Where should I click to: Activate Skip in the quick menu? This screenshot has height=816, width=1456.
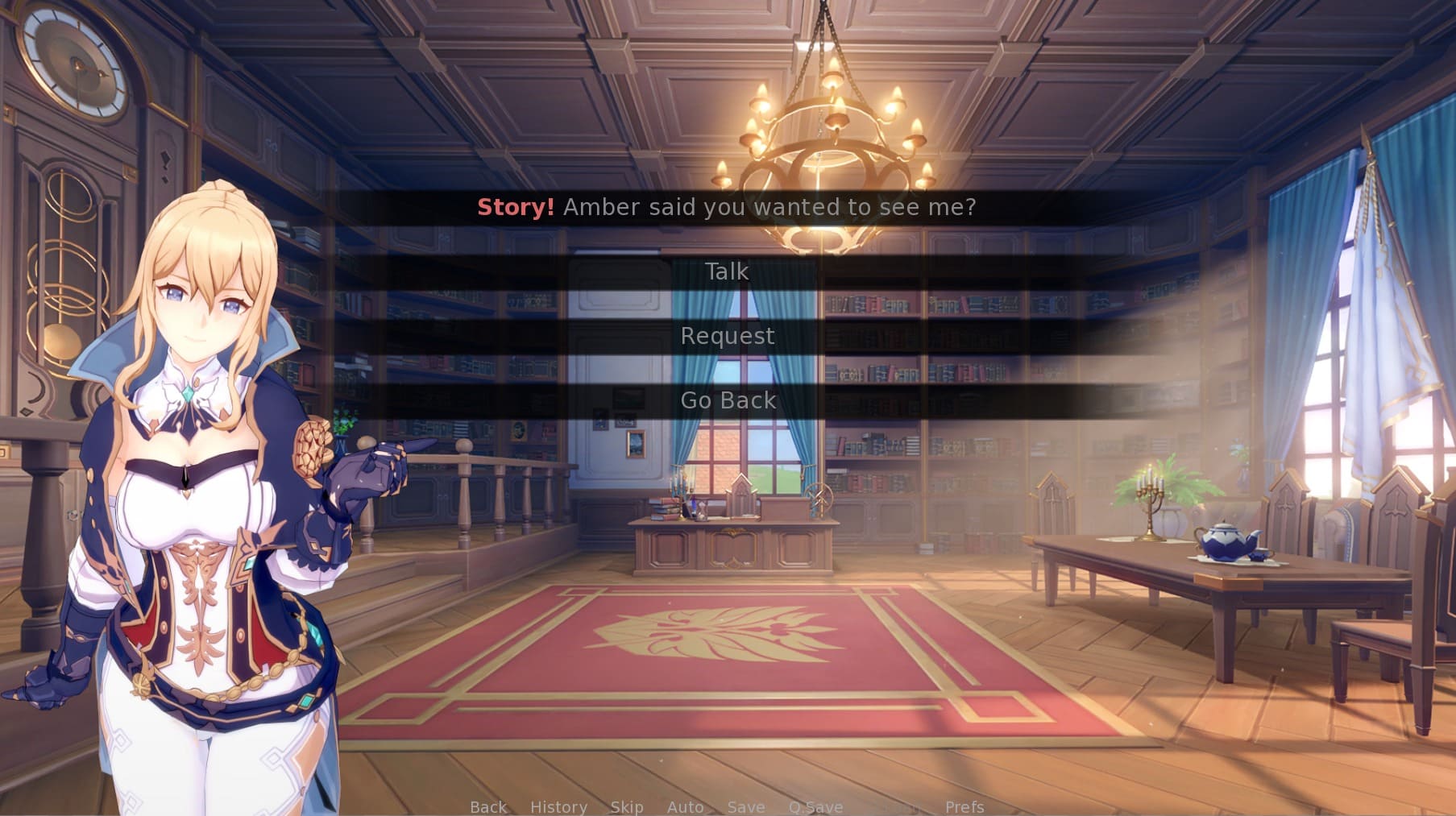[x=626, y=806]
